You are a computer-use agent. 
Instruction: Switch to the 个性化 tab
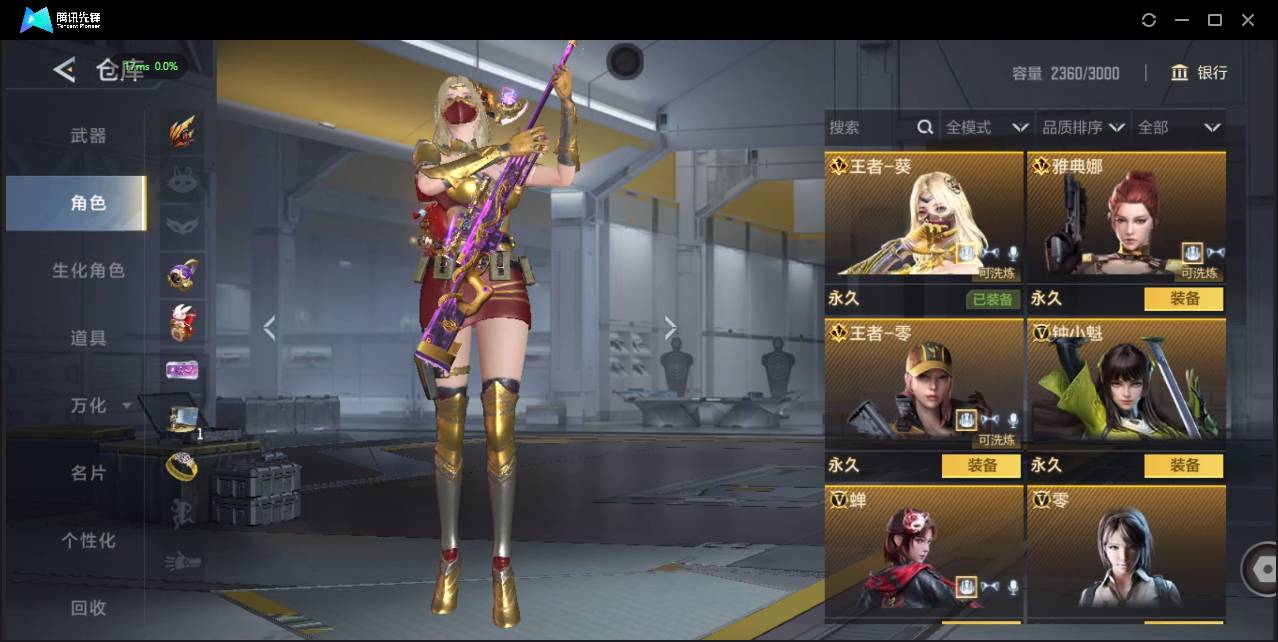[88, 540]
